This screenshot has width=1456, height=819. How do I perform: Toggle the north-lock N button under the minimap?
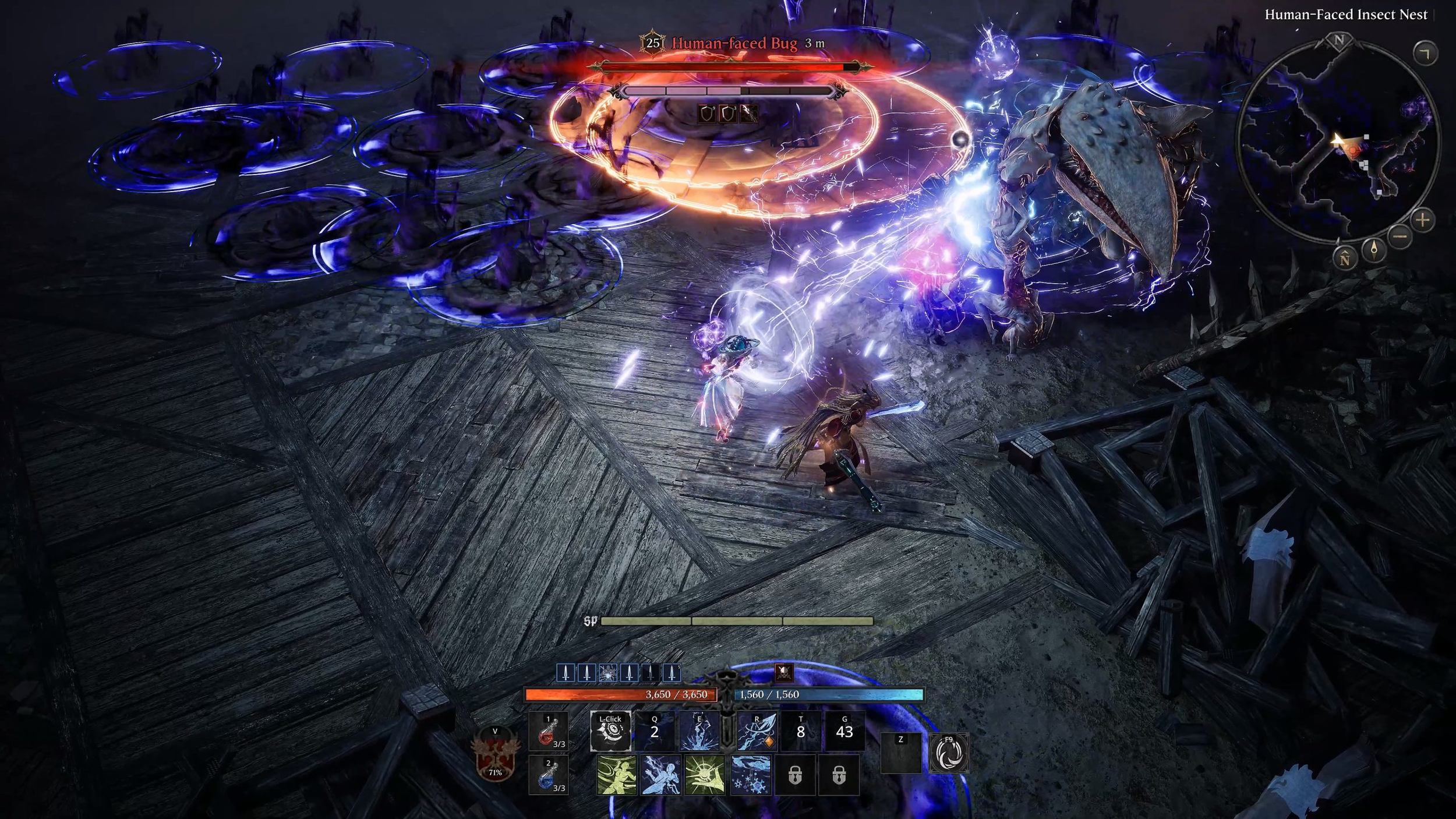coord(1345,259)
